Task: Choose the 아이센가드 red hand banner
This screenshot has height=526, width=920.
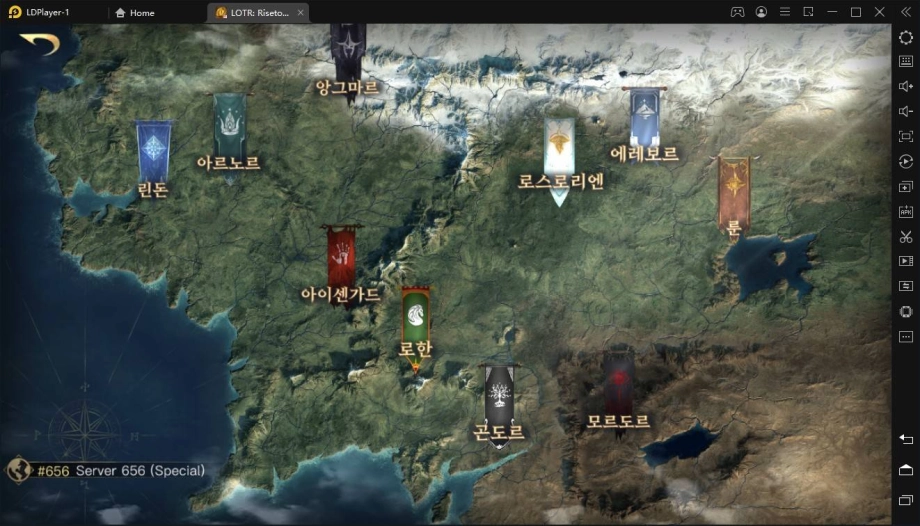Action: pos(341,257)
